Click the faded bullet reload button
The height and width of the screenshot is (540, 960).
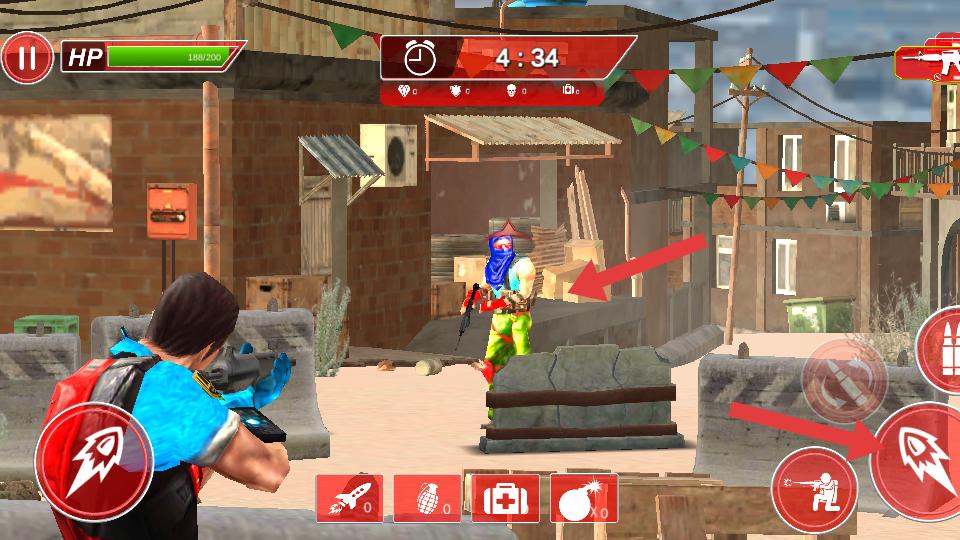tap(843, 380)
